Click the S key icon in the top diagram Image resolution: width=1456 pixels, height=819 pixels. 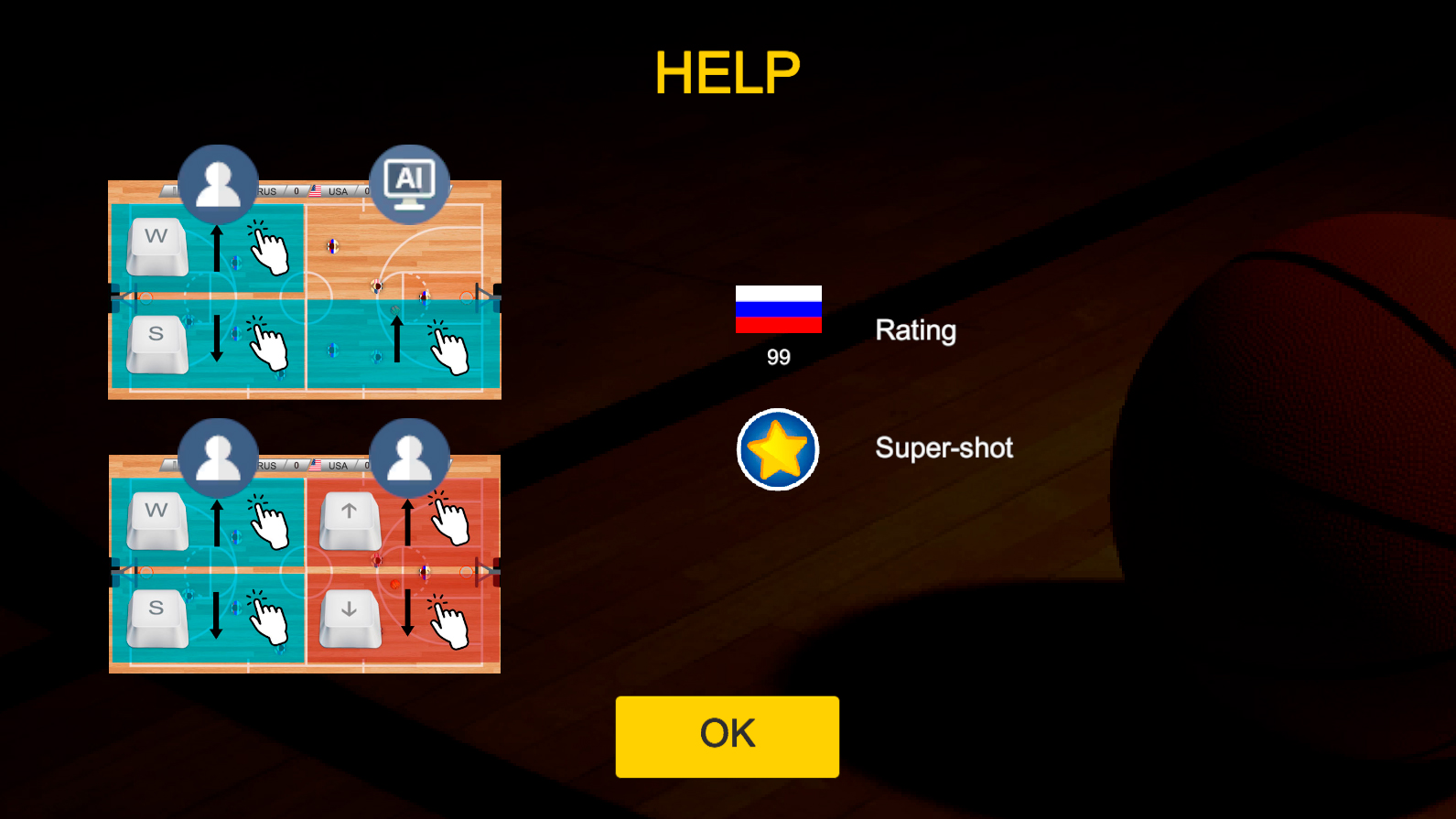[156, 342]
